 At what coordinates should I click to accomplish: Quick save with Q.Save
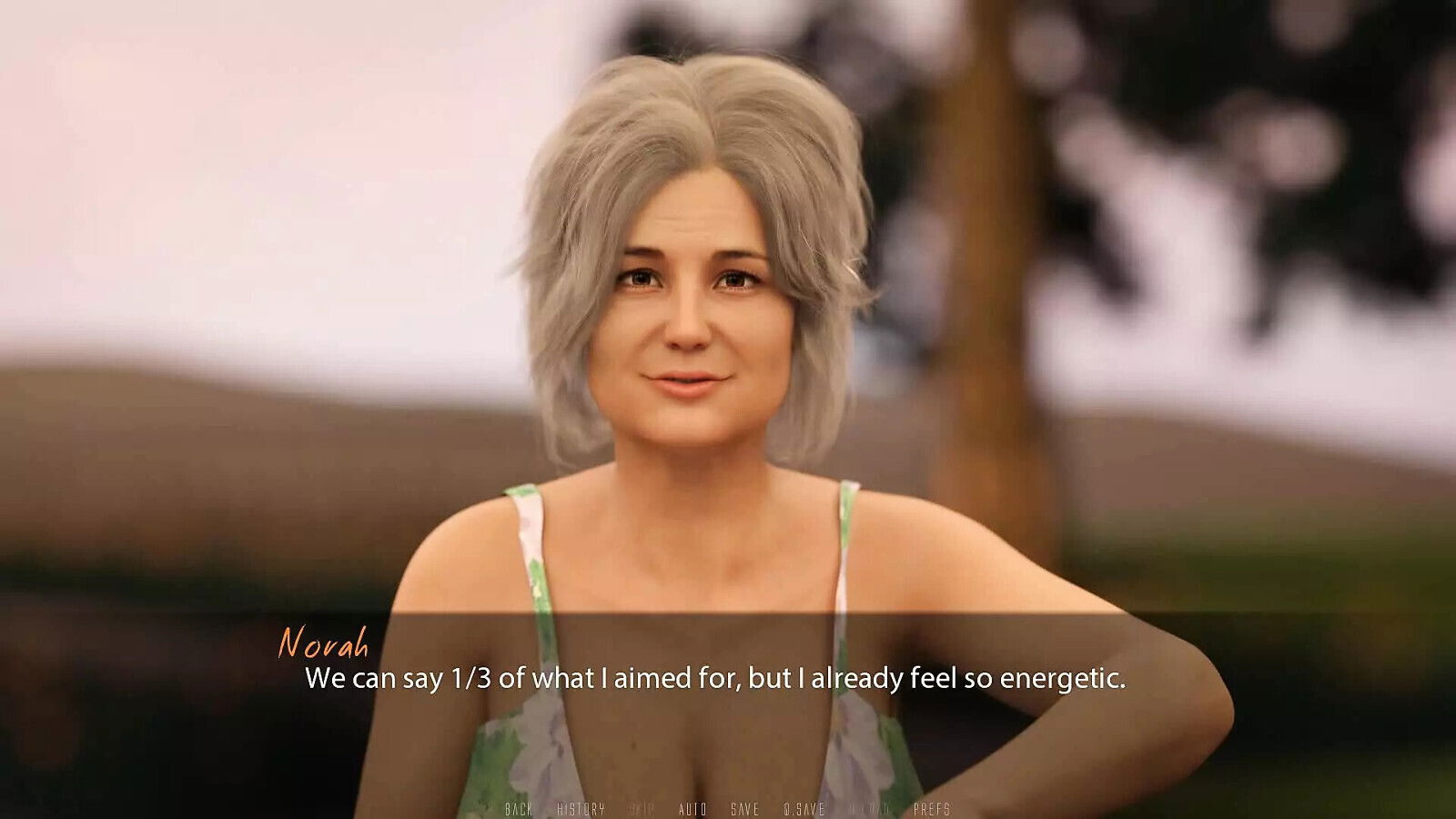[x=804, y=809]
